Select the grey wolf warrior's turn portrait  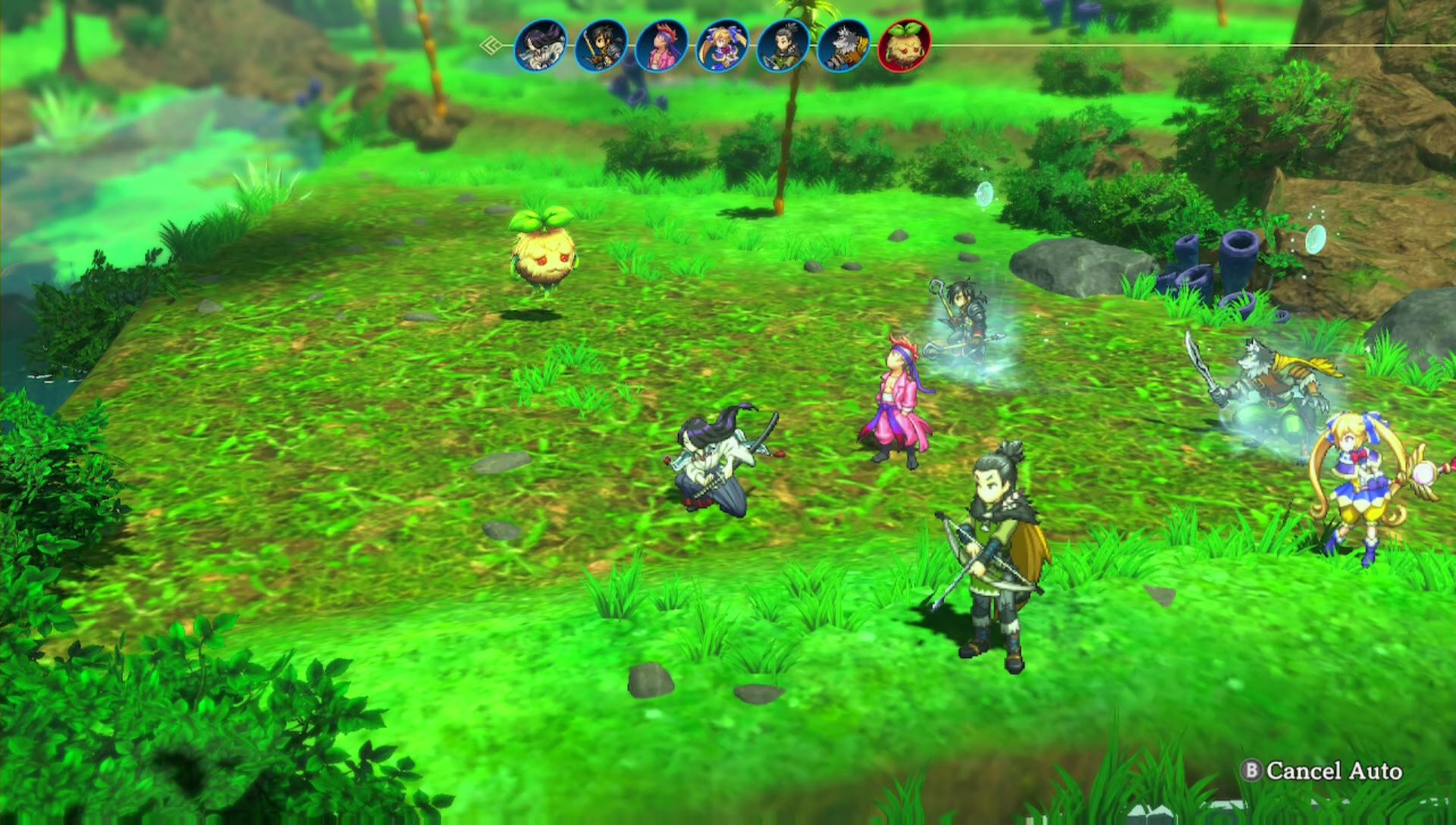pyautogui.click(x=844, y=46)
